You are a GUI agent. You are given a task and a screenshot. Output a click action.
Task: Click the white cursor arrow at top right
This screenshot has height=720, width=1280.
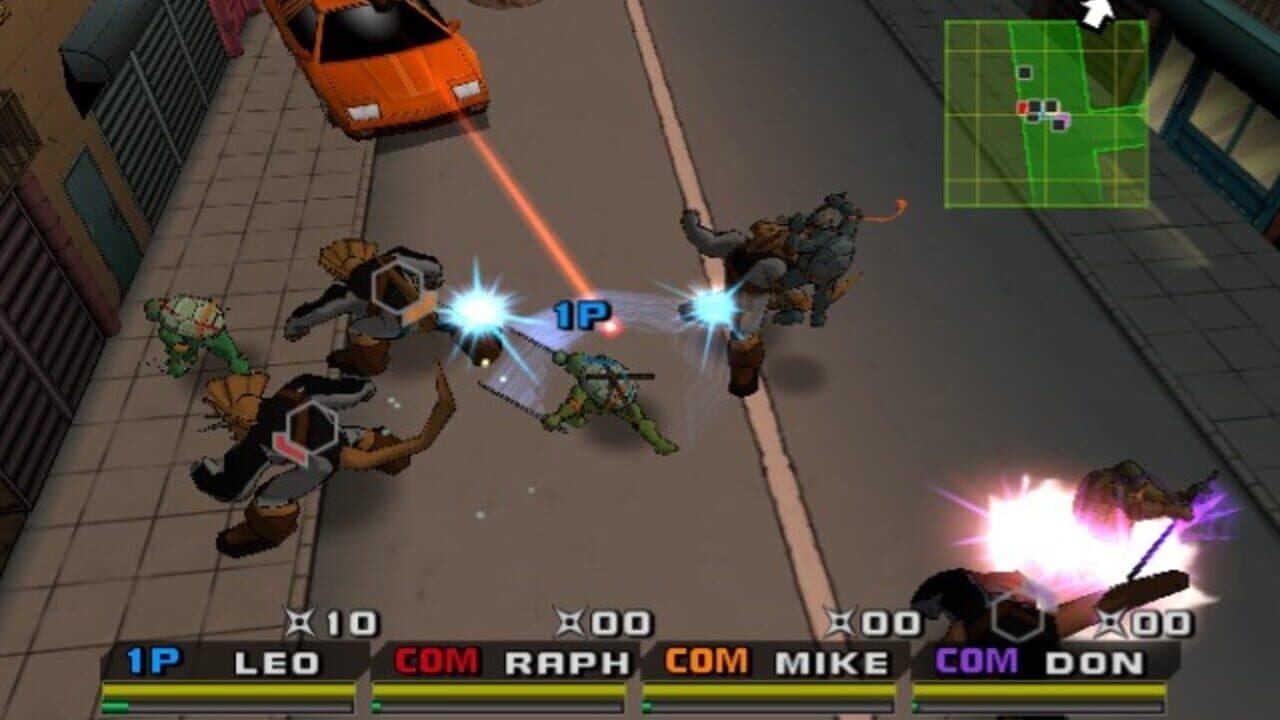pos(1095,14)
